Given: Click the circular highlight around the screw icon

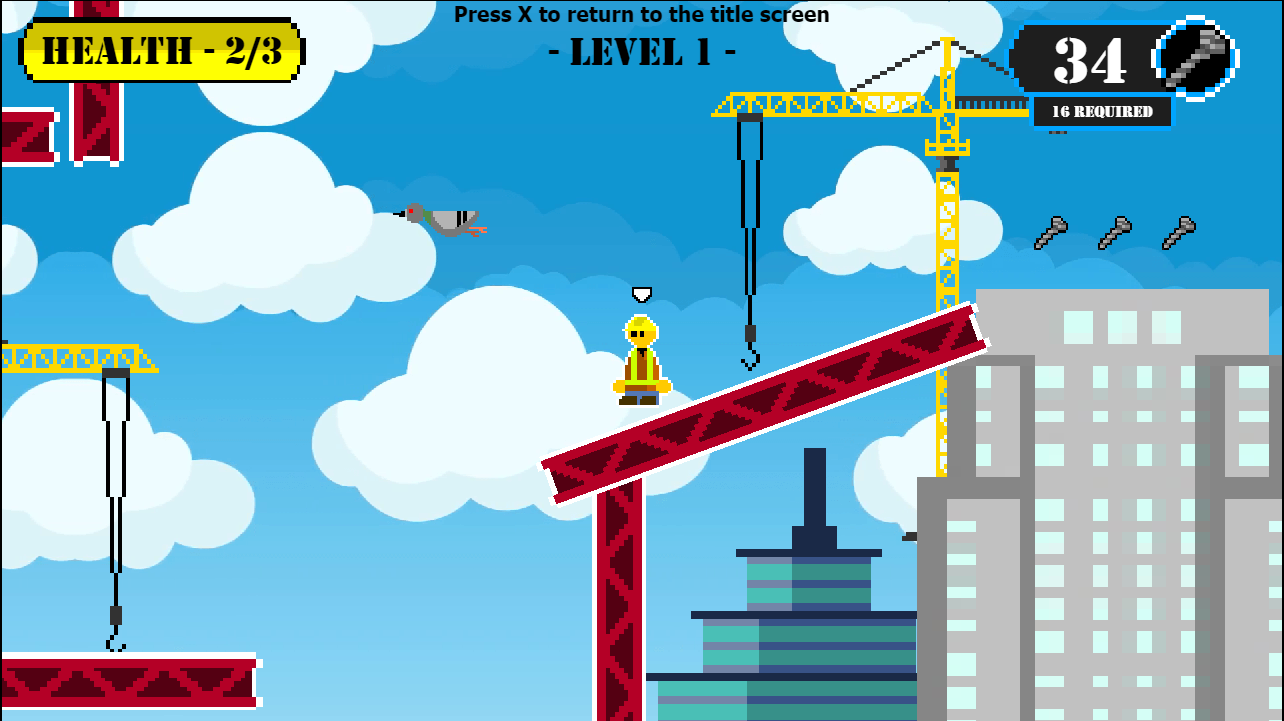Looking at the screenshot, I should pyautogui.click(x=1232, y=57).
